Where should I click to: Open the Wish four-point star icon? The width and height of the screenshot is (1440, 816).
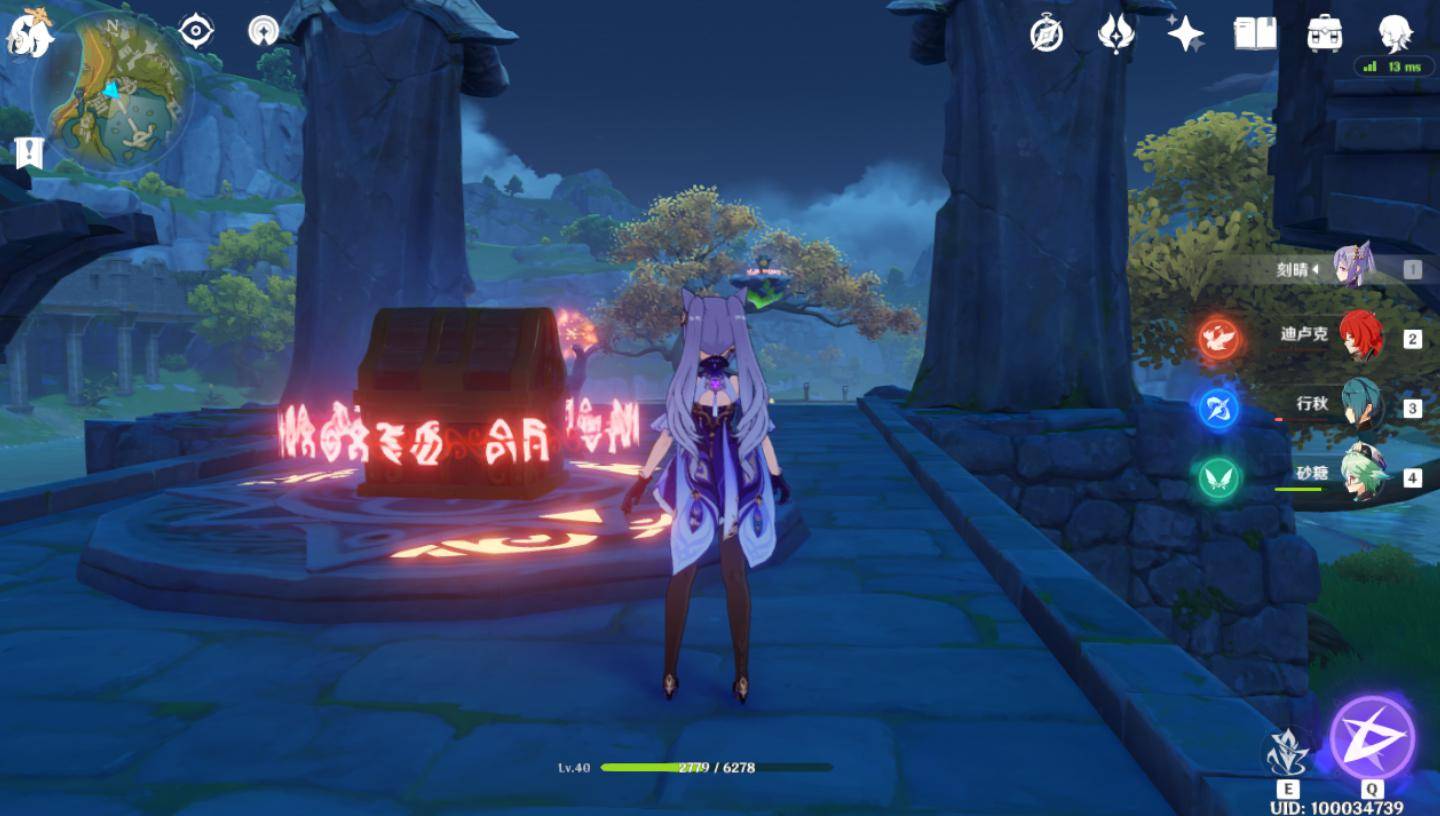pyautogui.click(x=1185, y=33)
